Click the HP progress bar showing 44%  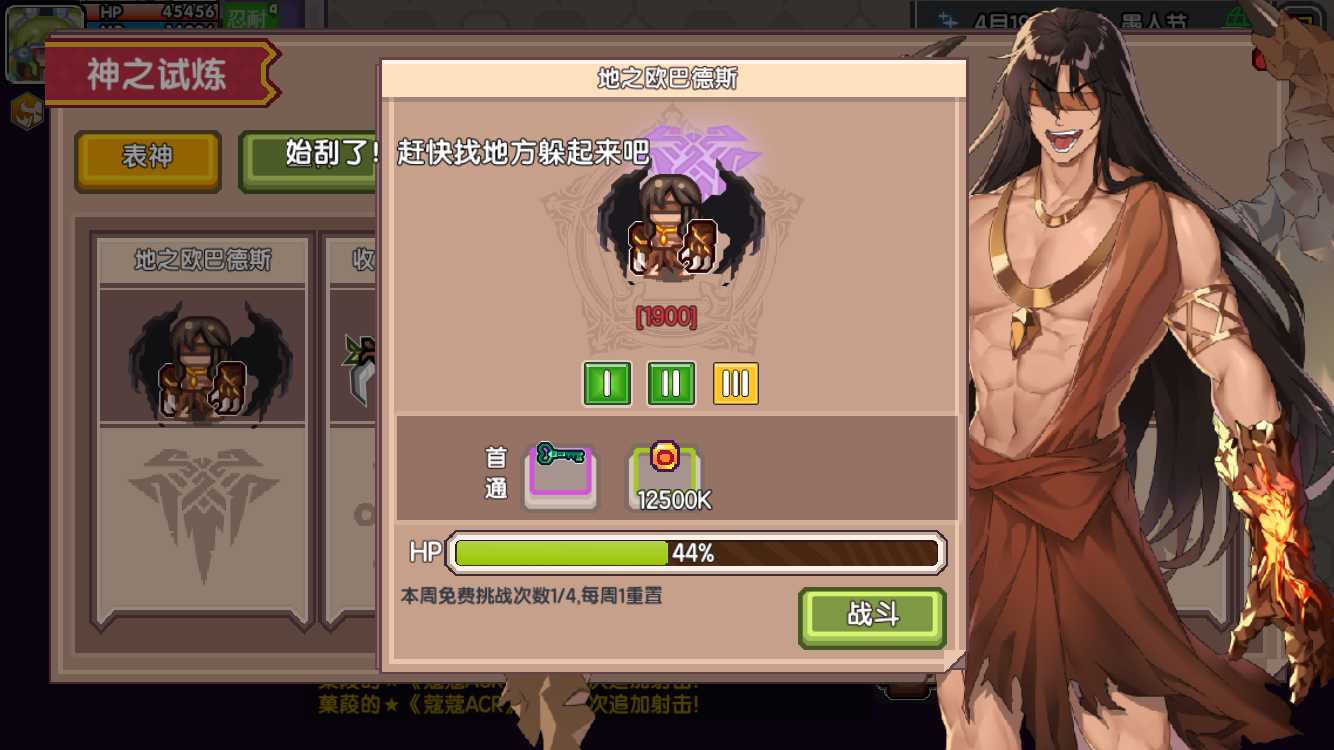click(695, 552)
